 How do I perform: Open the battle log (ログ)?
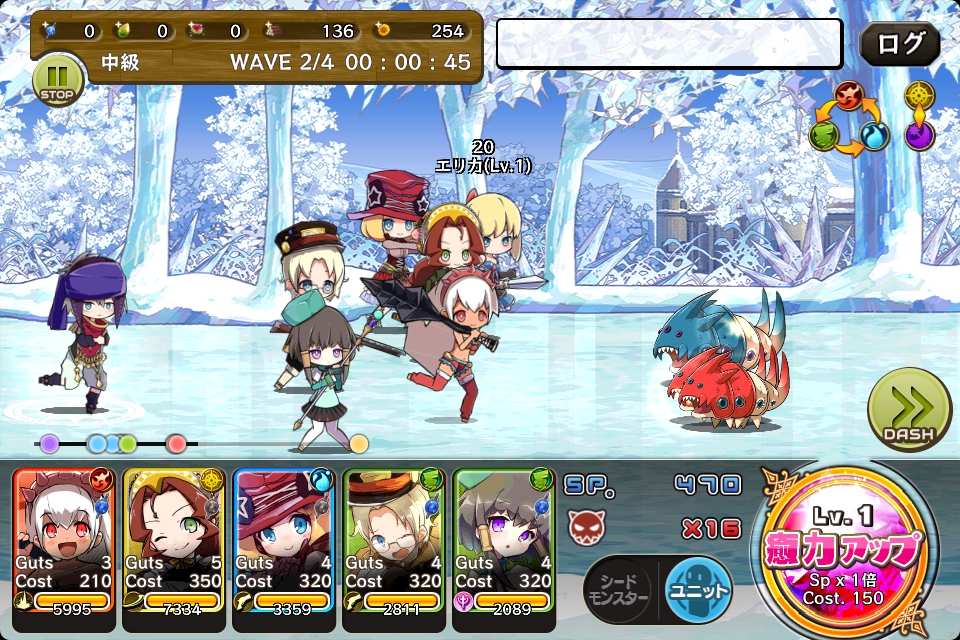coord(899,44)
